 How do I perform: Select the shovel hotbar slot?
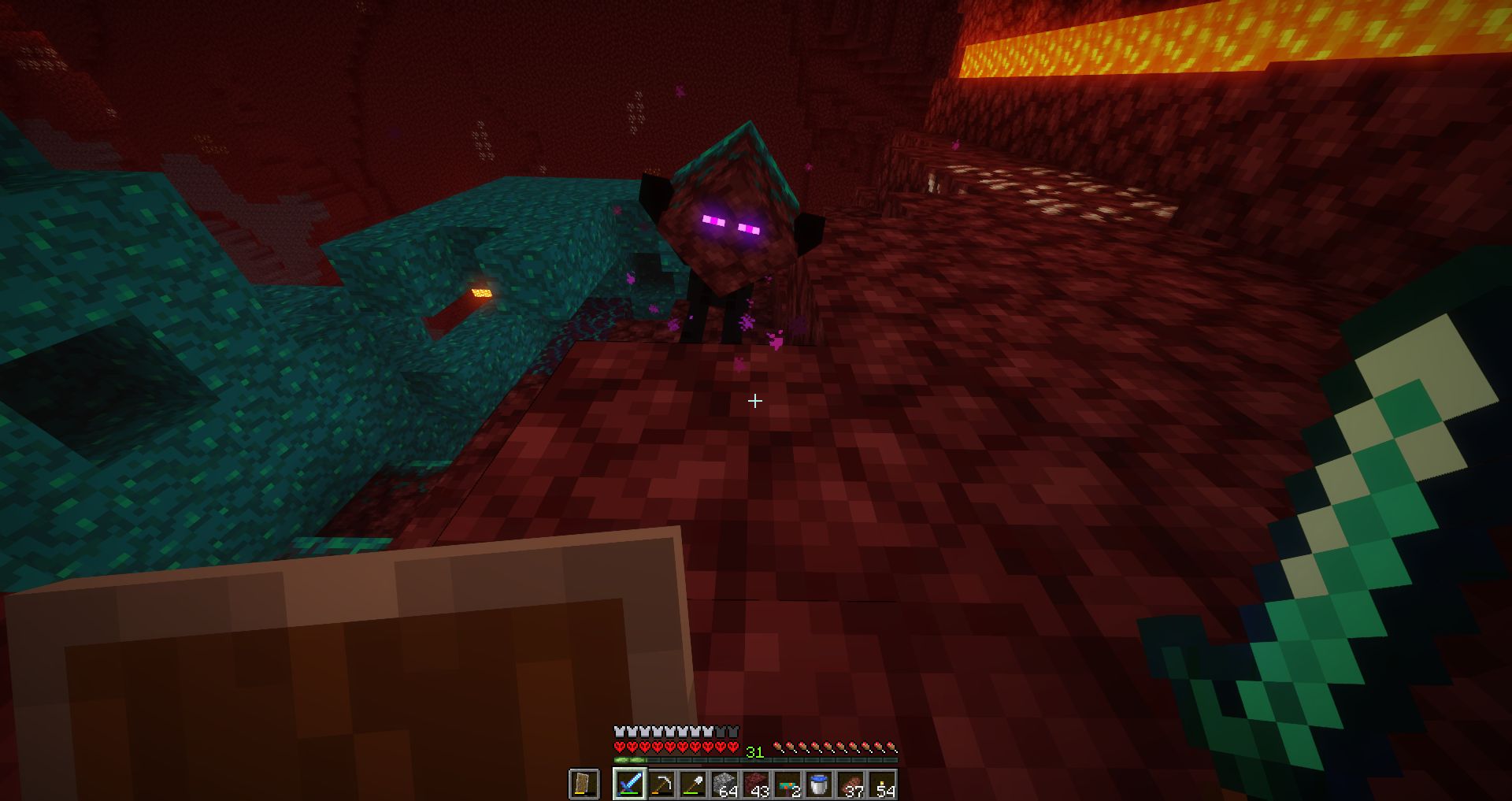(695, 784)
